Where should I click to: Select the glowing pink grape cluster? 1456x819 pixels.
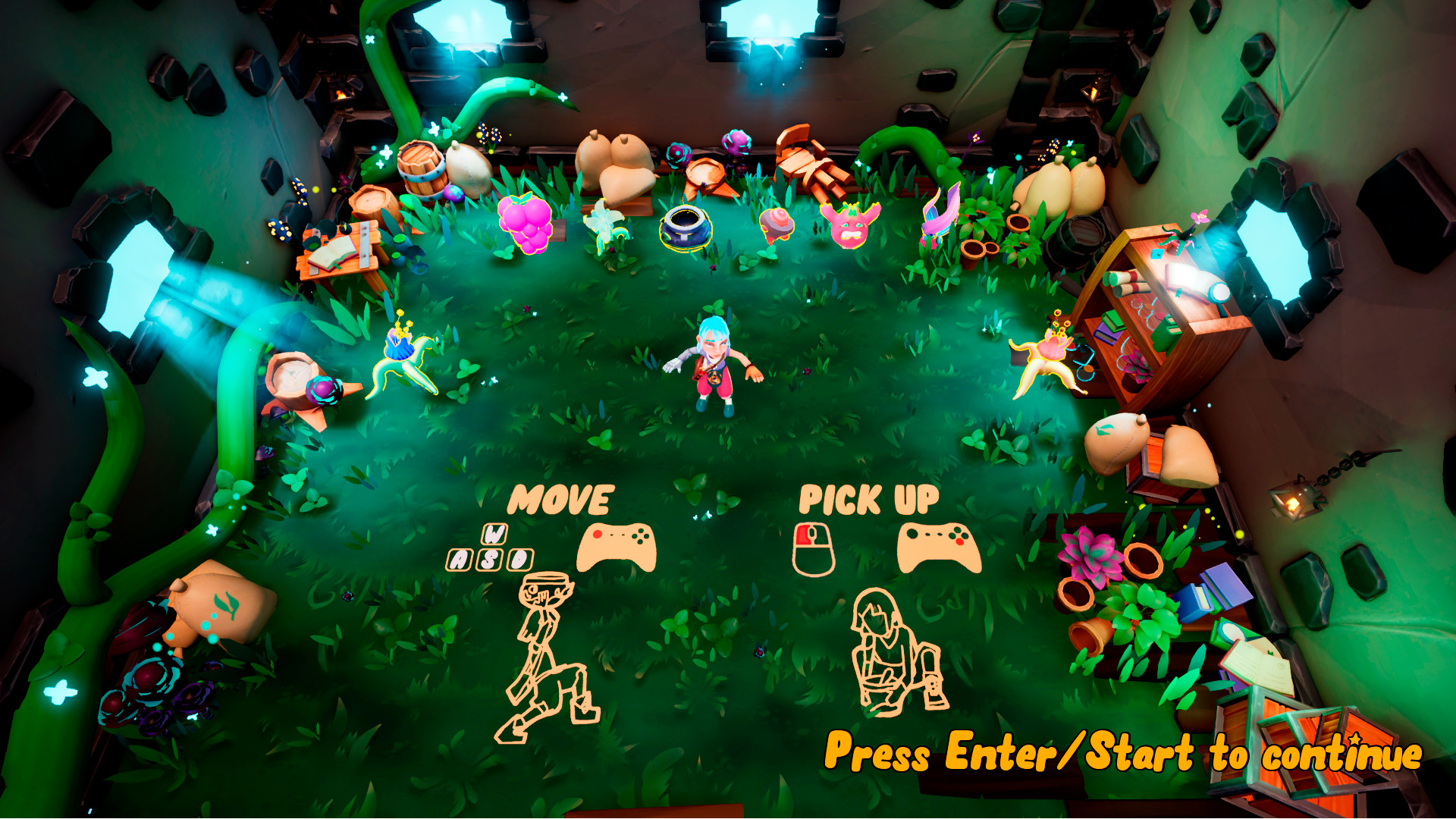point(523,224)
